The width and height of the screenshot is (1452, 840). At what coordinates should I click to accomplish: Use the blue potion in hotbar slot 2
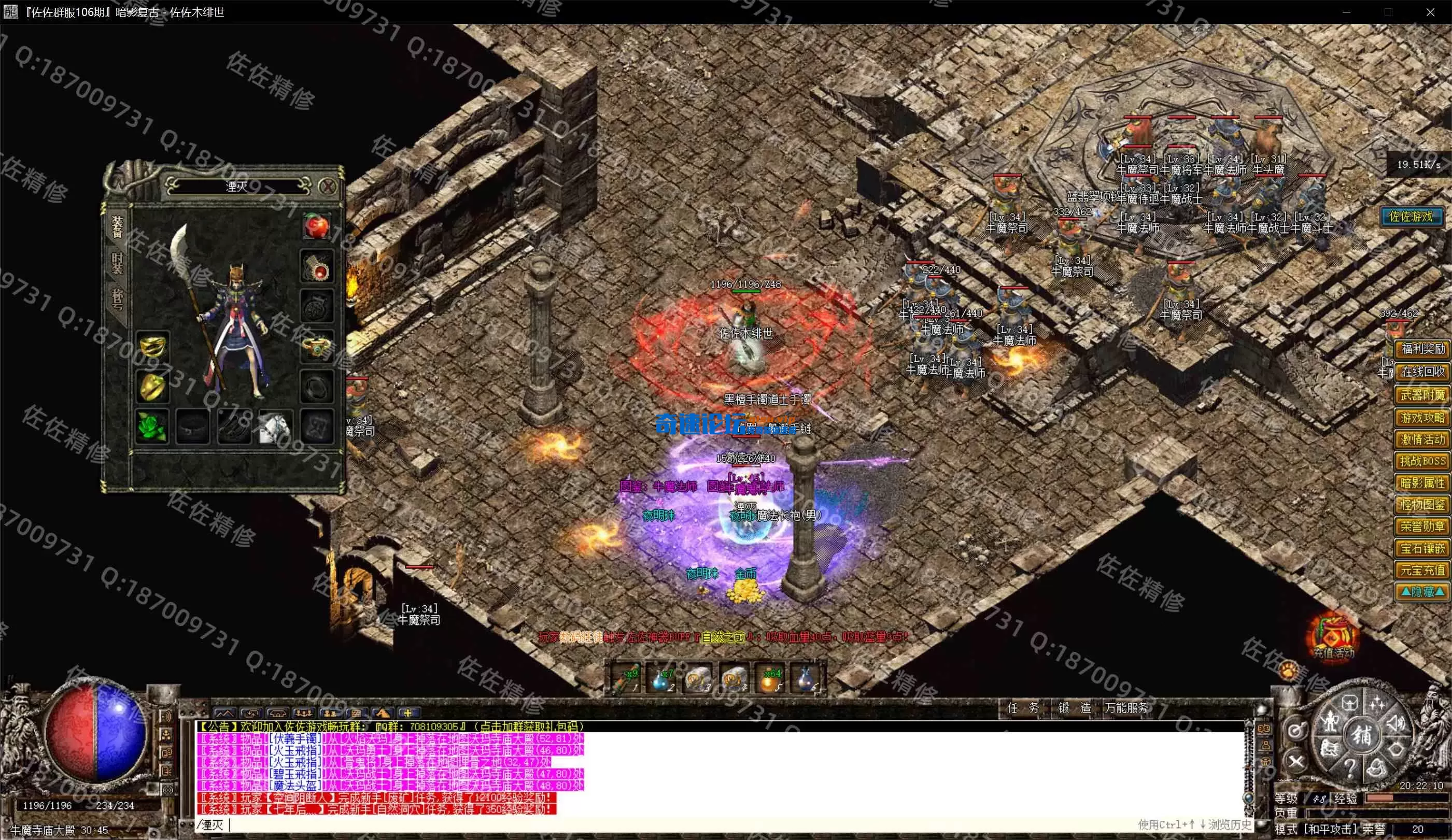point(661,680)
